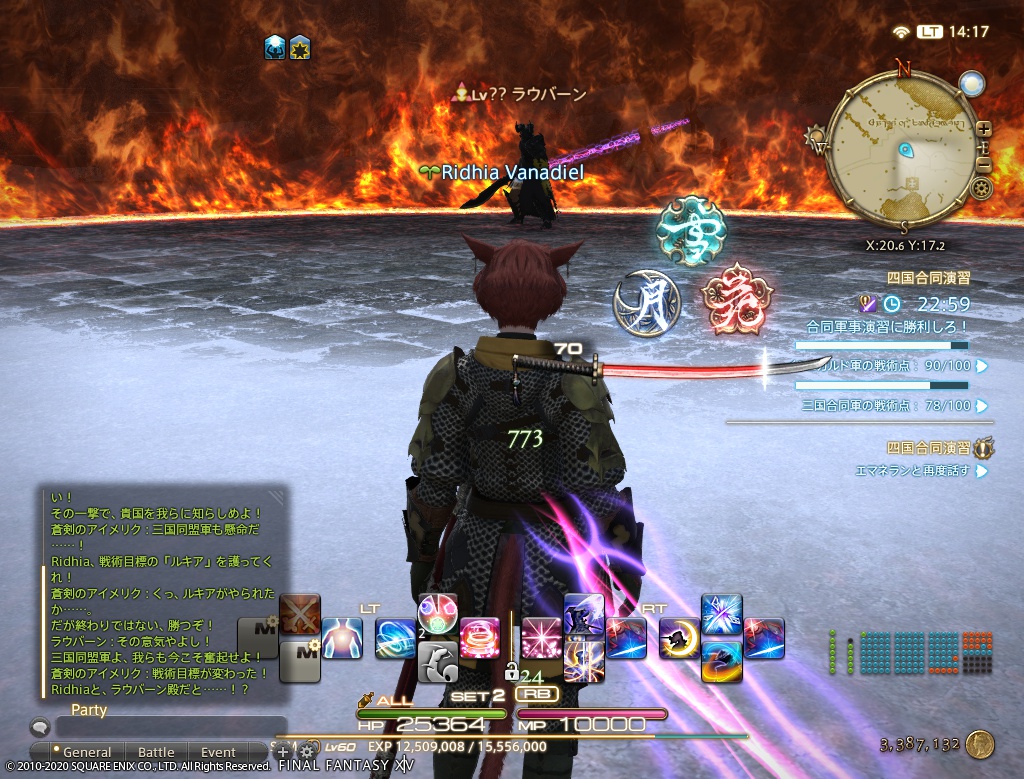Click the gold gil coin icon
This screenshot has width=1024, height=779.
point(980,744)
